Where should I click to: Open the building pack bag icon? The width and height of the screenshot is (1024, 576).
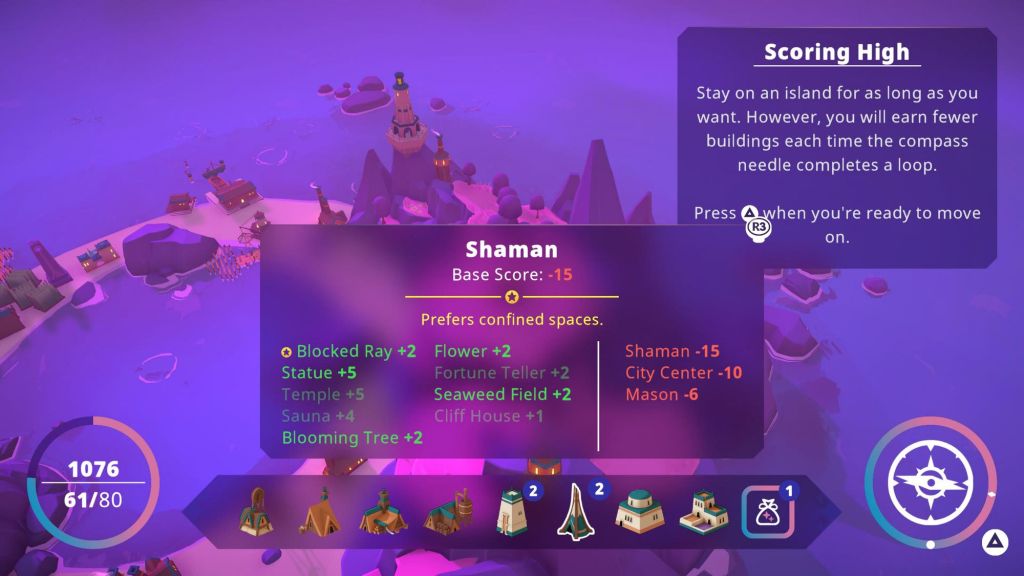tap(766, 512)
